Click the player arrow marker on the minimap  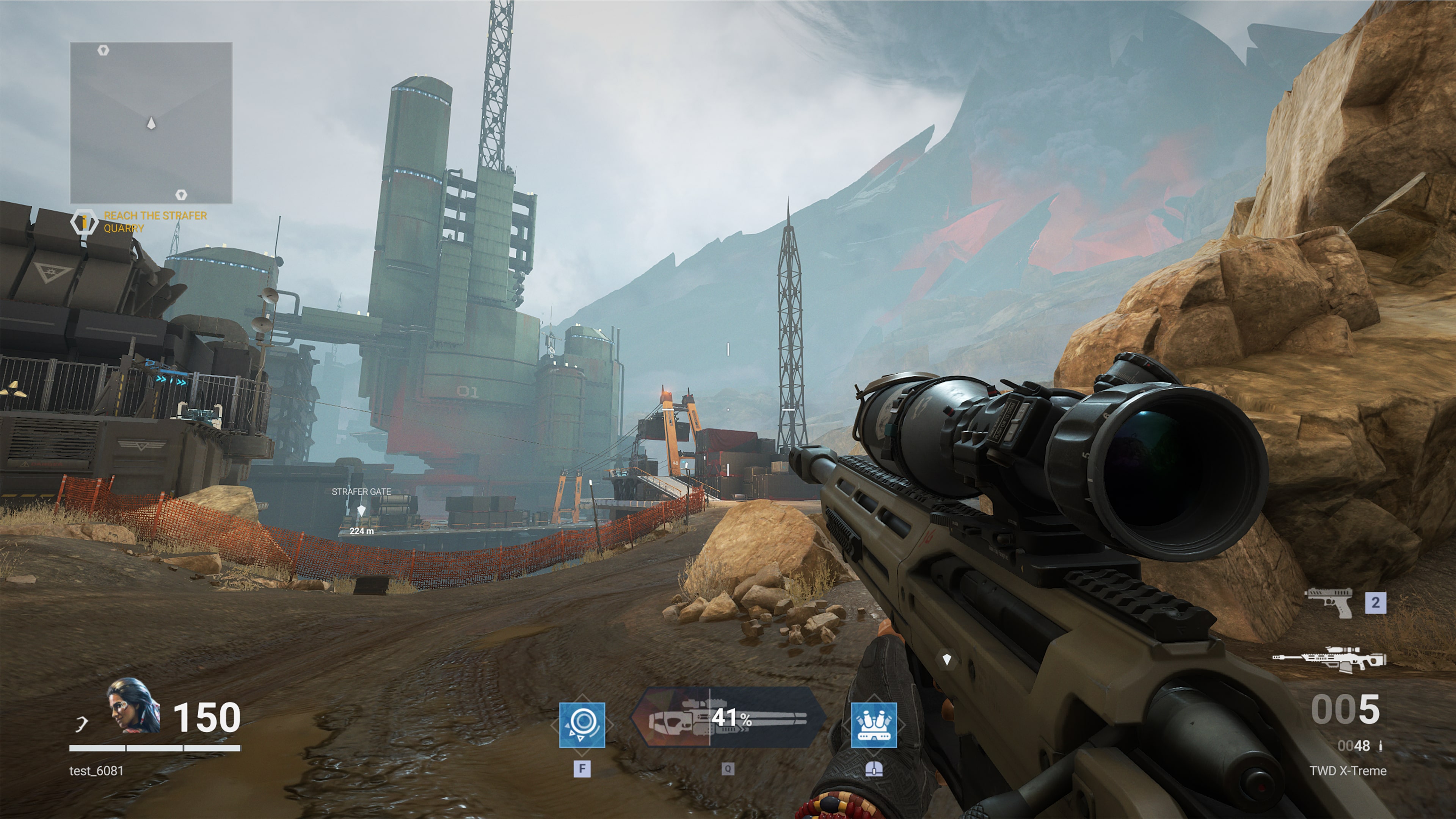click(x=151, y=122)
